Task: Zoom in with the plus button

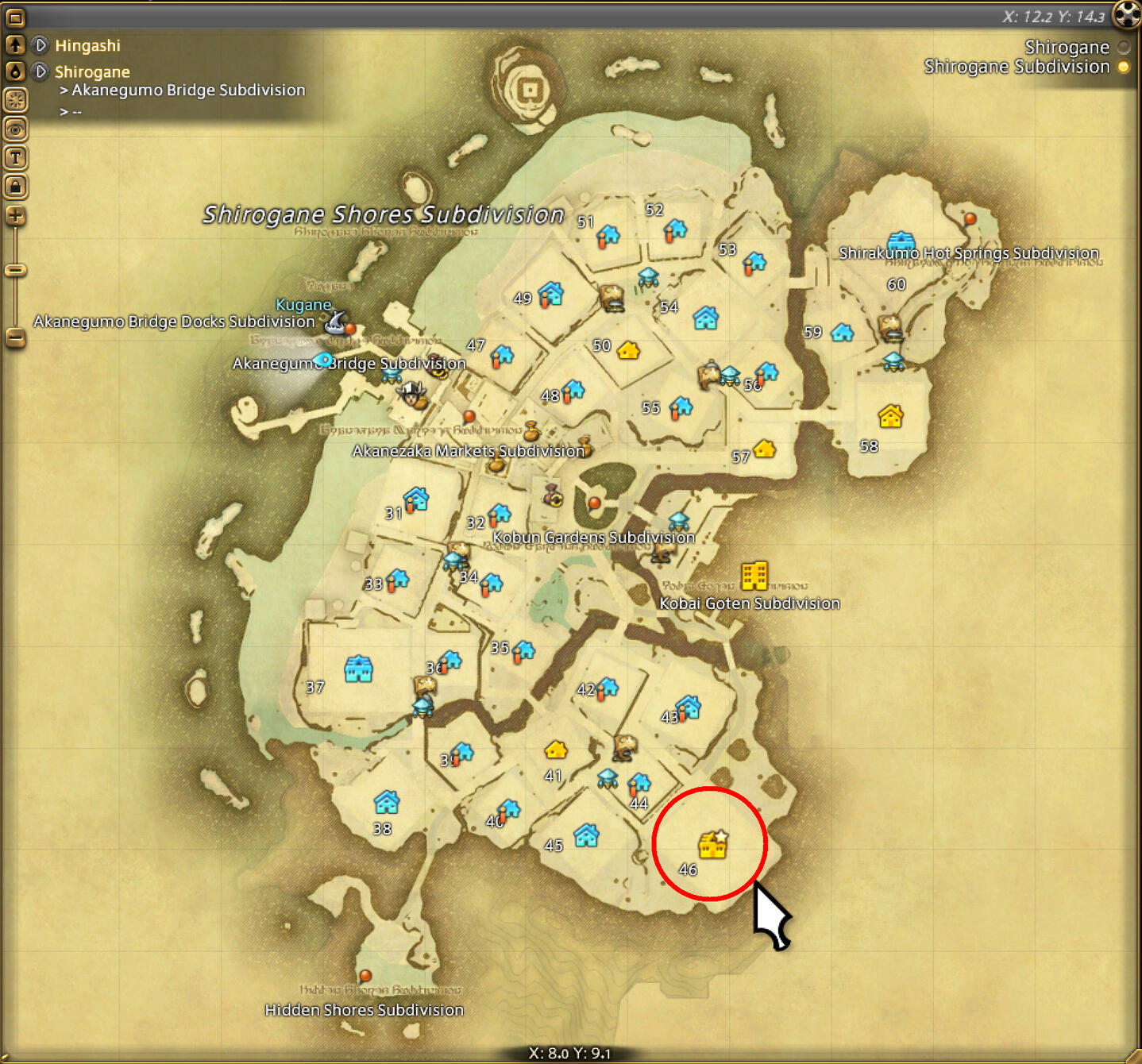Action: [15, 215]
